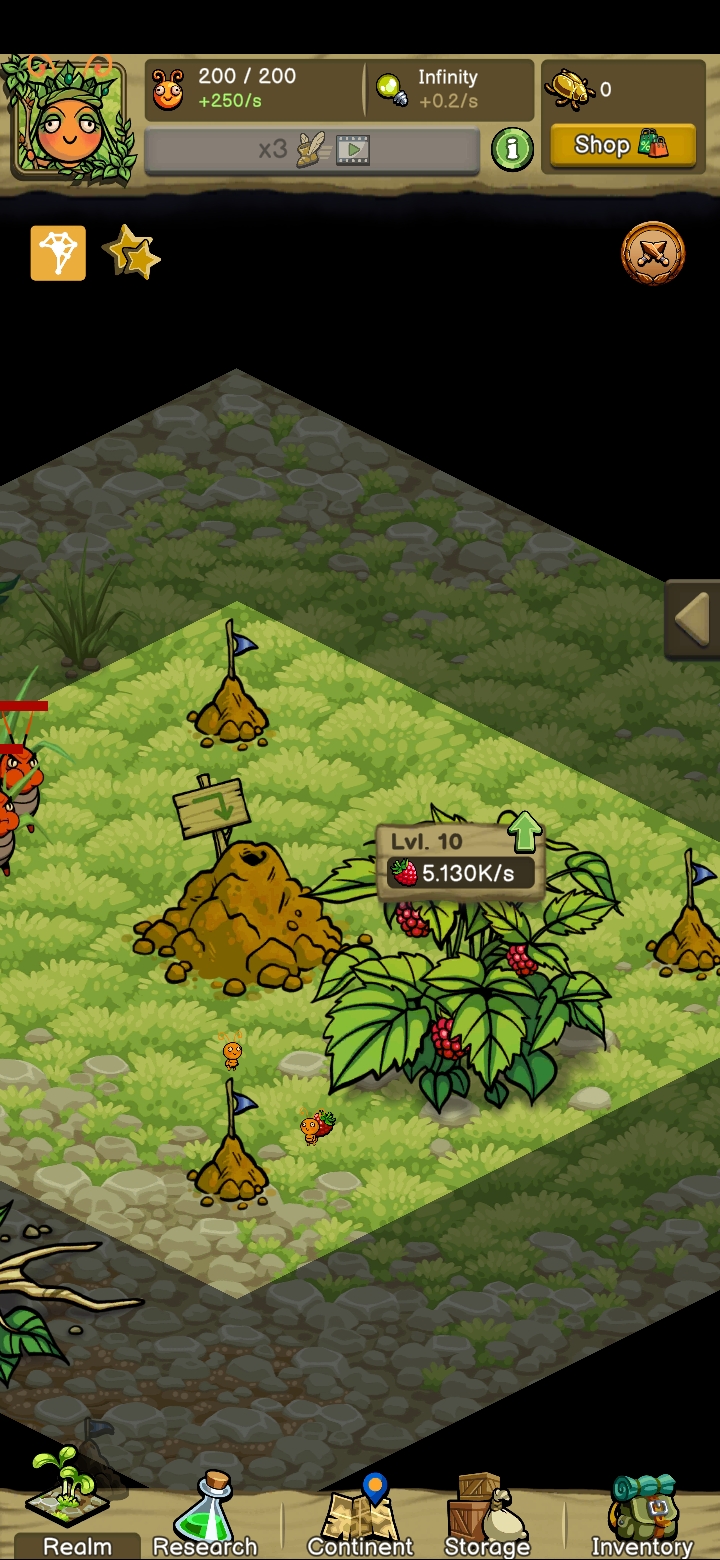
Task: Open the Shop
Action: click(621, 145)
